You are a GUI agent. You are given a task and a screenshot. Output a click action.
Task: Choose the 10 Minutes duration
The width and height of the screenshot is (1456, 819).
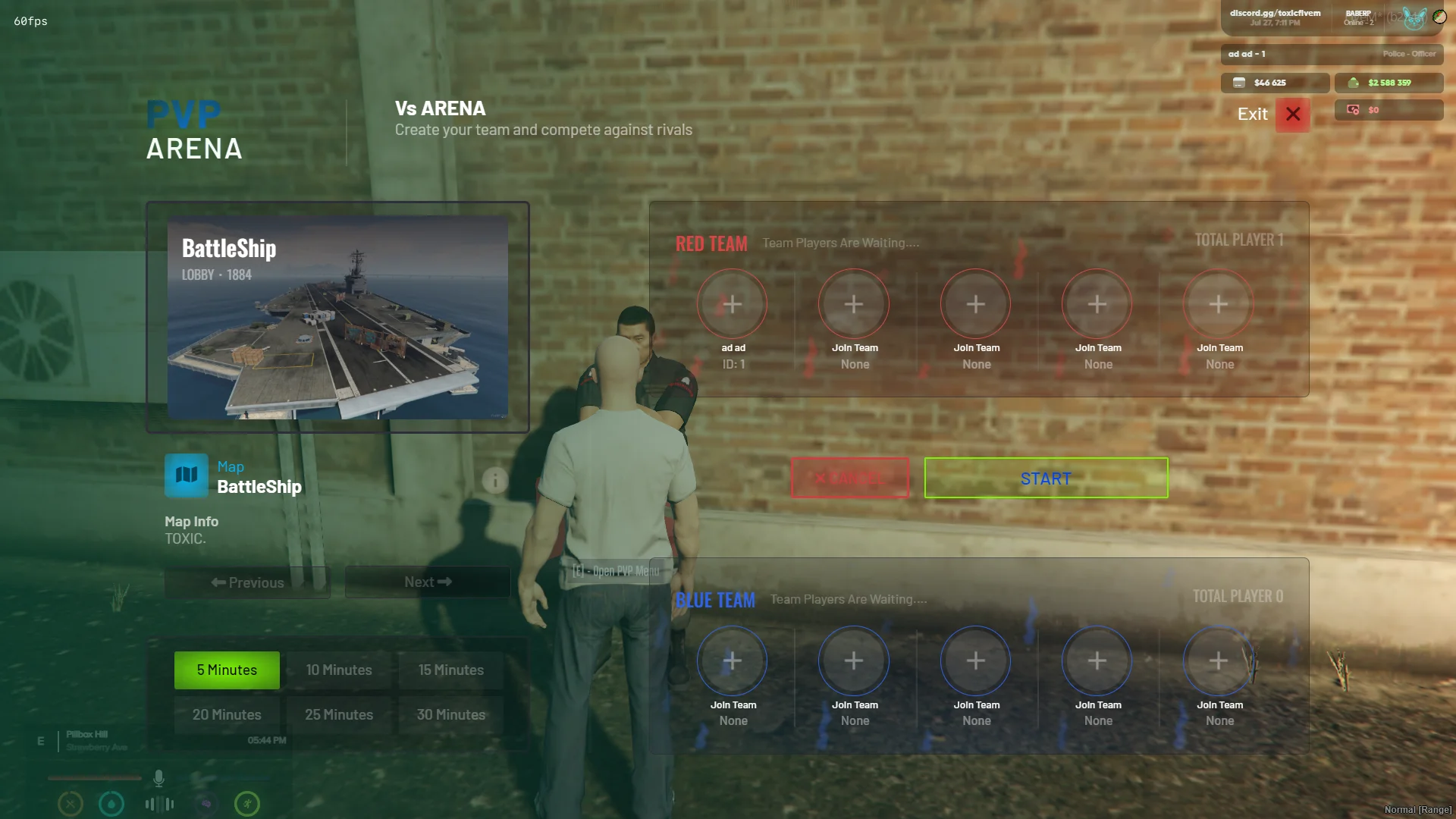tap(339, 670)
